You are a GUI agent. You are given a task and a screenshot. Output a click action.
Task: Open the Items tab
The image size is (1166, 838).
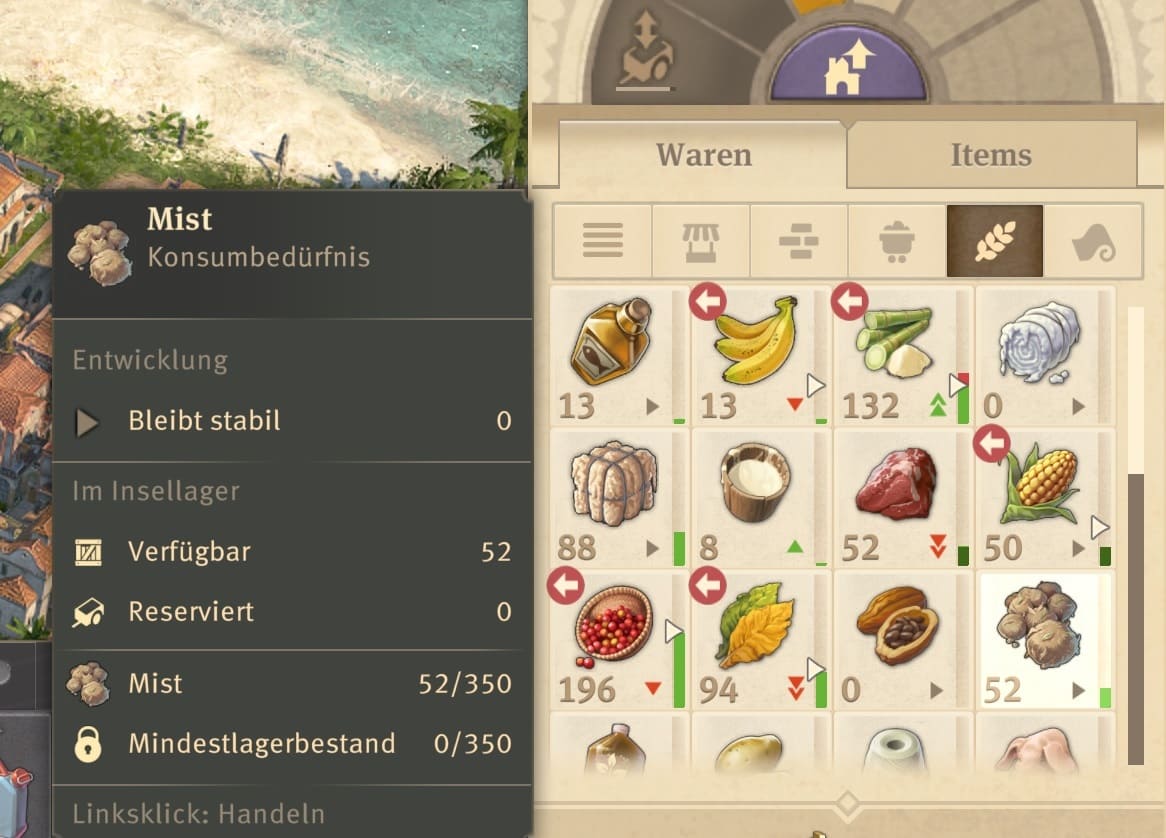pyautogui.click(x=990, y=155)
